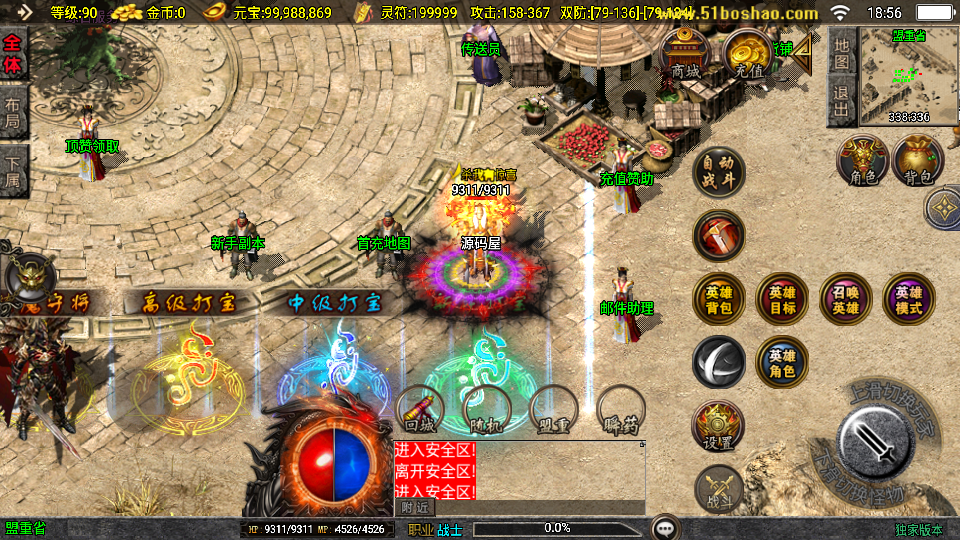Open the 角色 character sheet

click(863, 161)
